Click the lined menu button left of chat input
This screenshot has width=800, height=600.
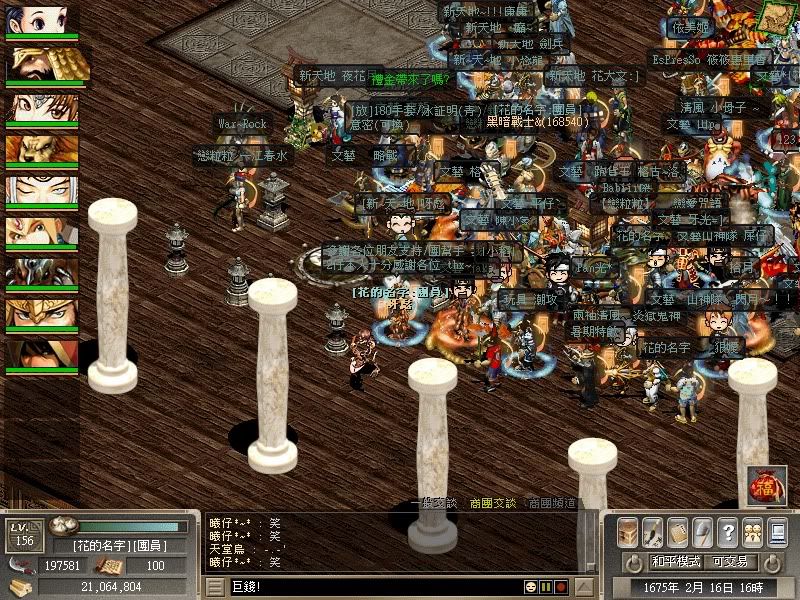218,586
